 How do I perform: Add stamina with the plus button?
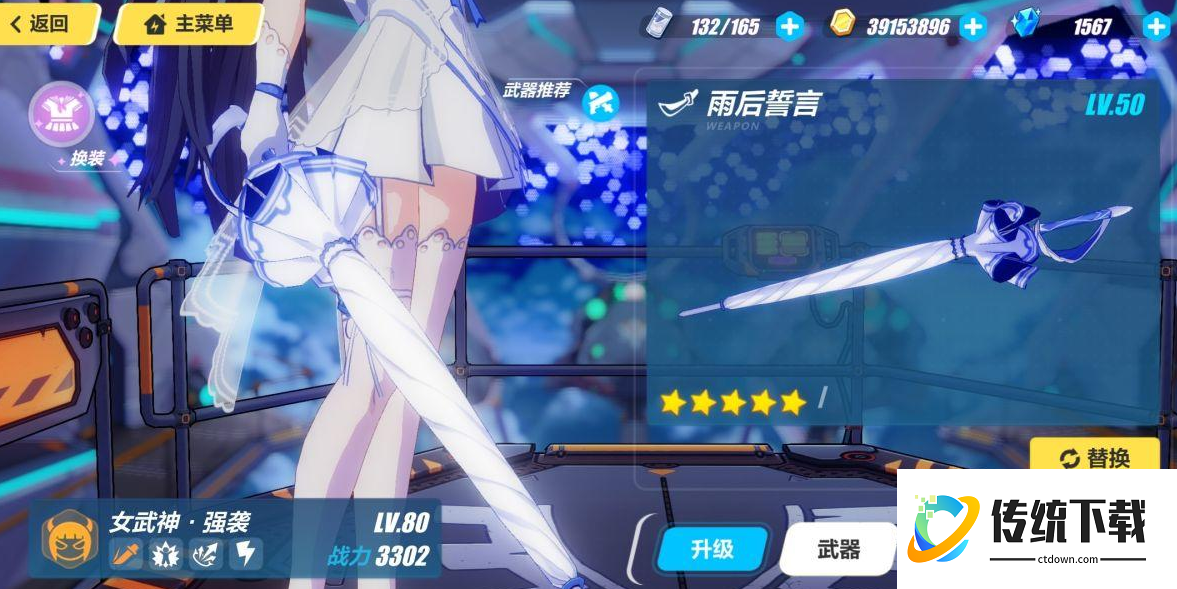[x=790, y=26]
